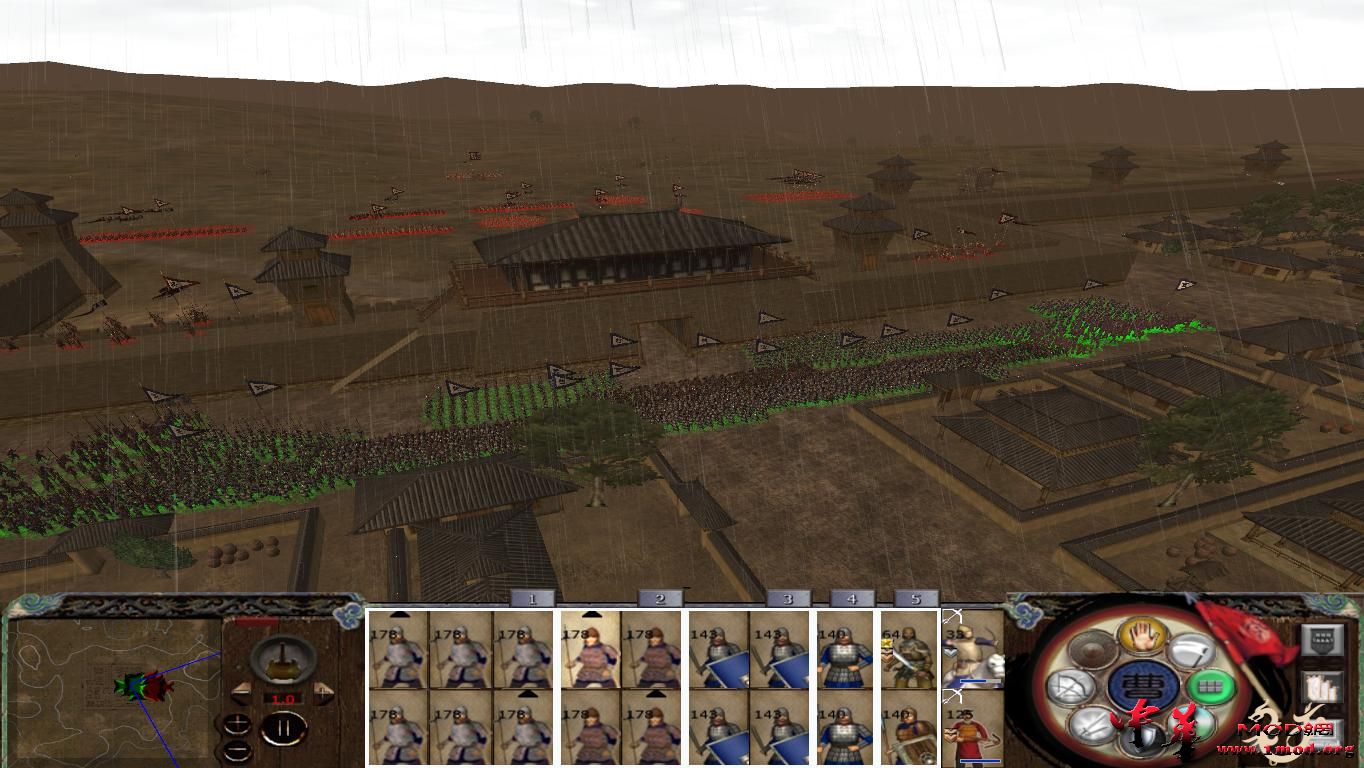
Task: Increase battle speed with the right arrow button
Action: 324,691
